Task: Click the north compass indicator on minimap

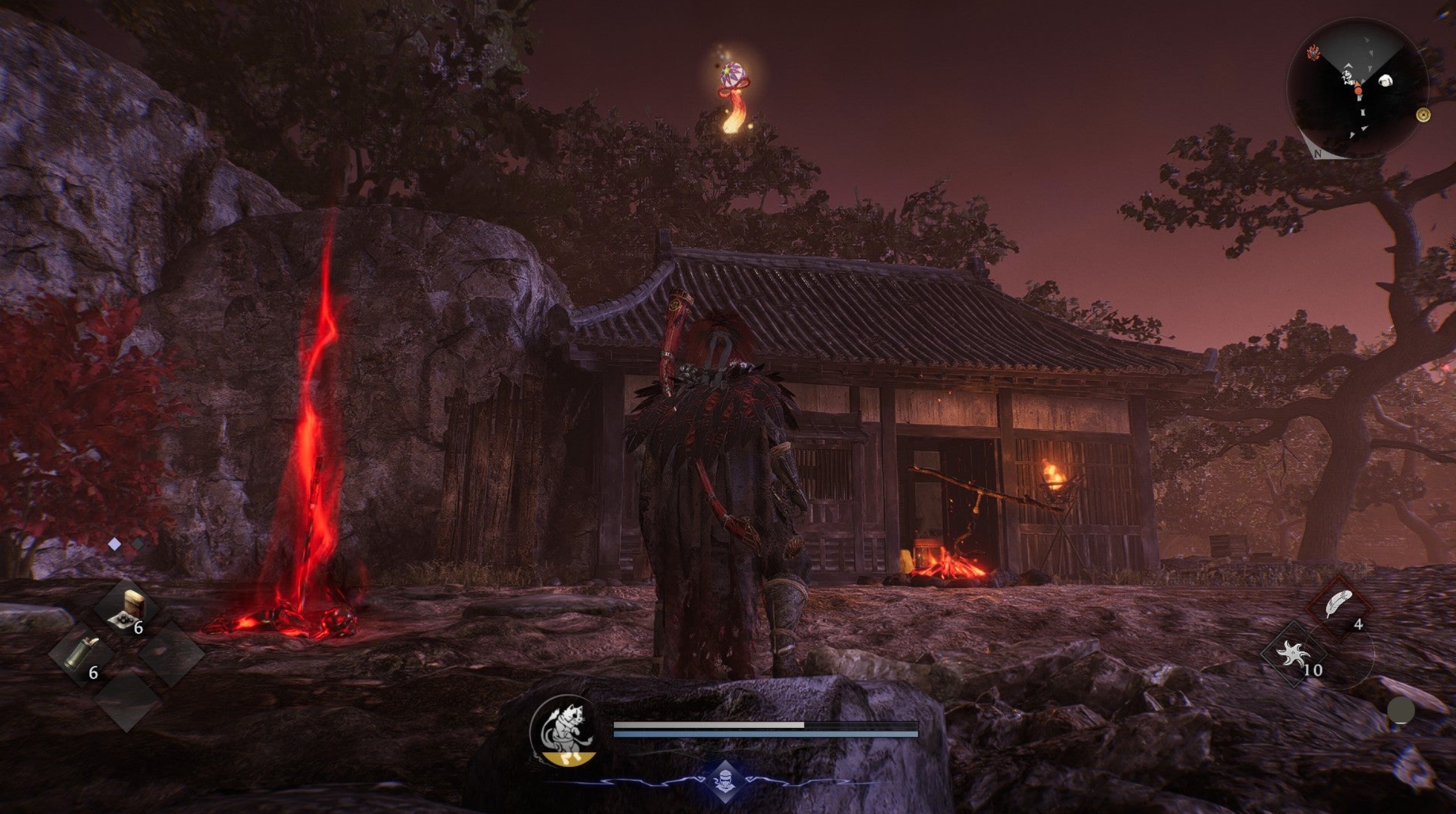Action: [x=1318, y=154]
